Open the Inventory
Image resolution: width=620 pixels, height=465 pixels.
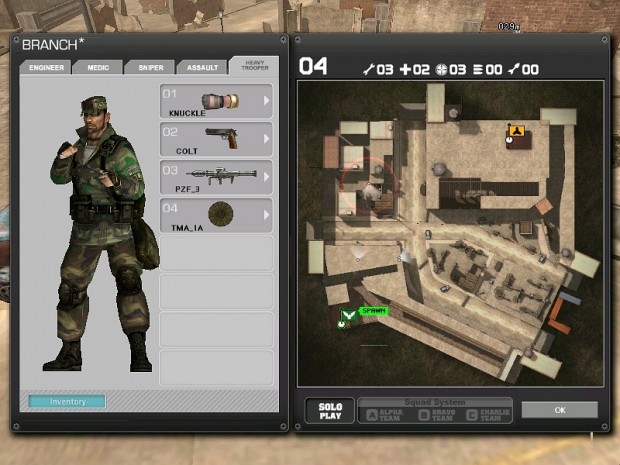(x=67, y=402)
